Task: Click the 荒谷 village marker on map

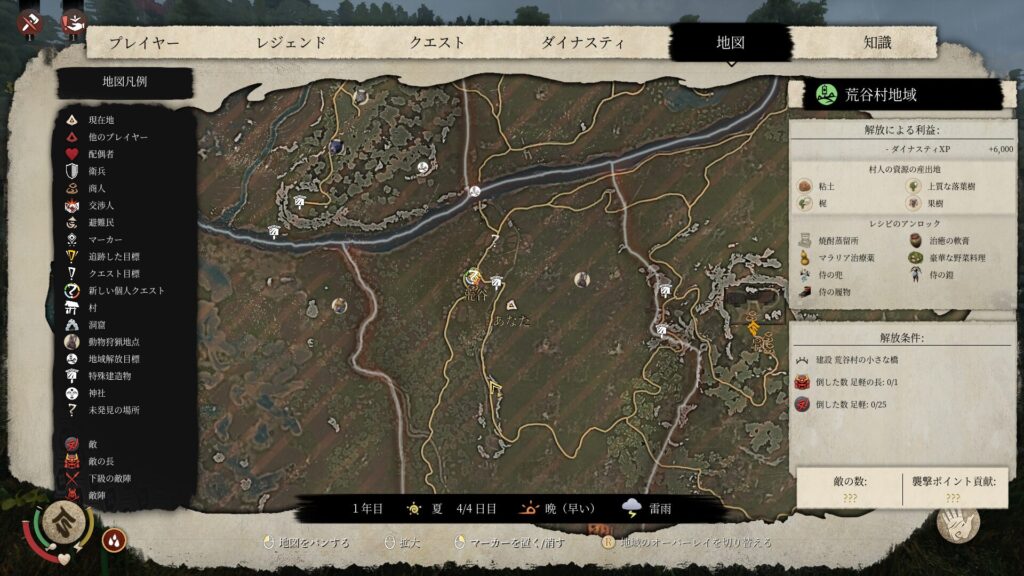Action: pos(473,282)
